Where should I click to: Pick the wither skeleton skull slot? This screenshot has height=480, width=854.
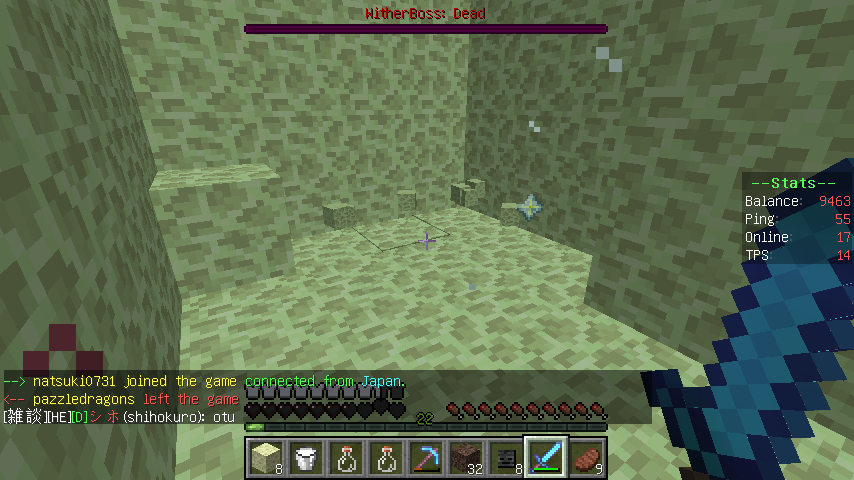(506, 458)
